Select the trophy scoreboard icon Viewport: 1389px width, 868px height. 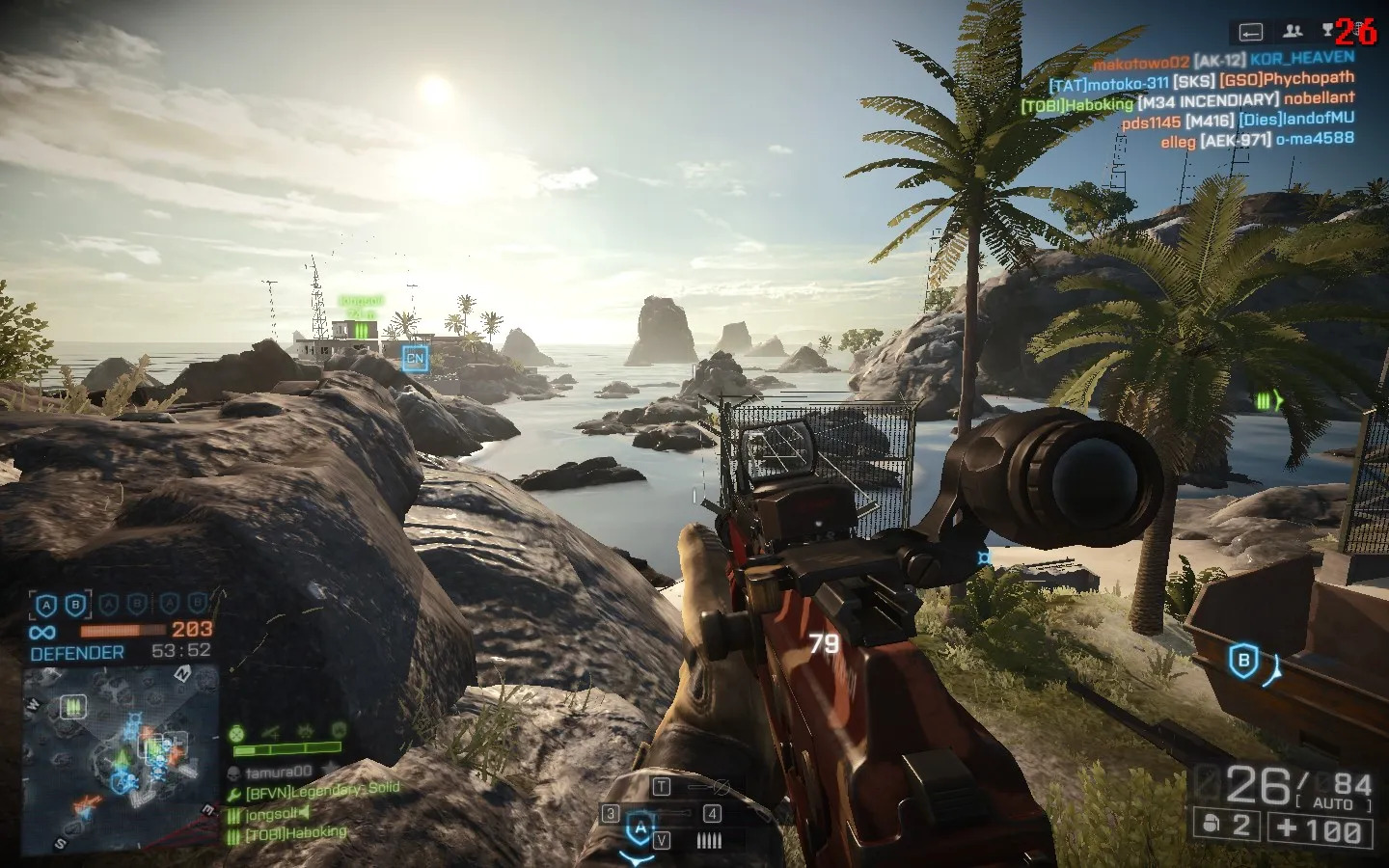coord(1328,30)
